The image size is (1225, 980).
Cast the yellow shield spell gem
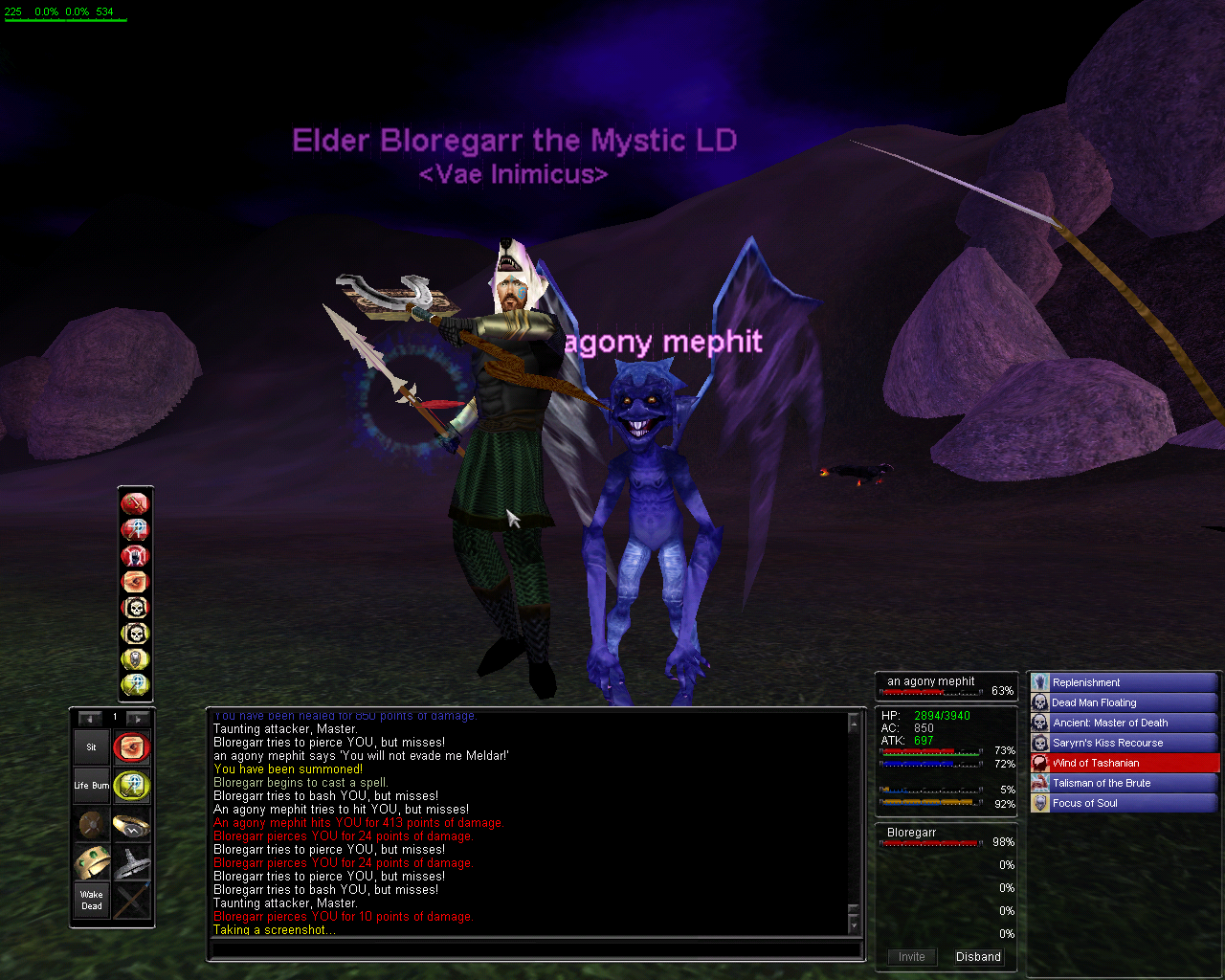click(135, 659)
